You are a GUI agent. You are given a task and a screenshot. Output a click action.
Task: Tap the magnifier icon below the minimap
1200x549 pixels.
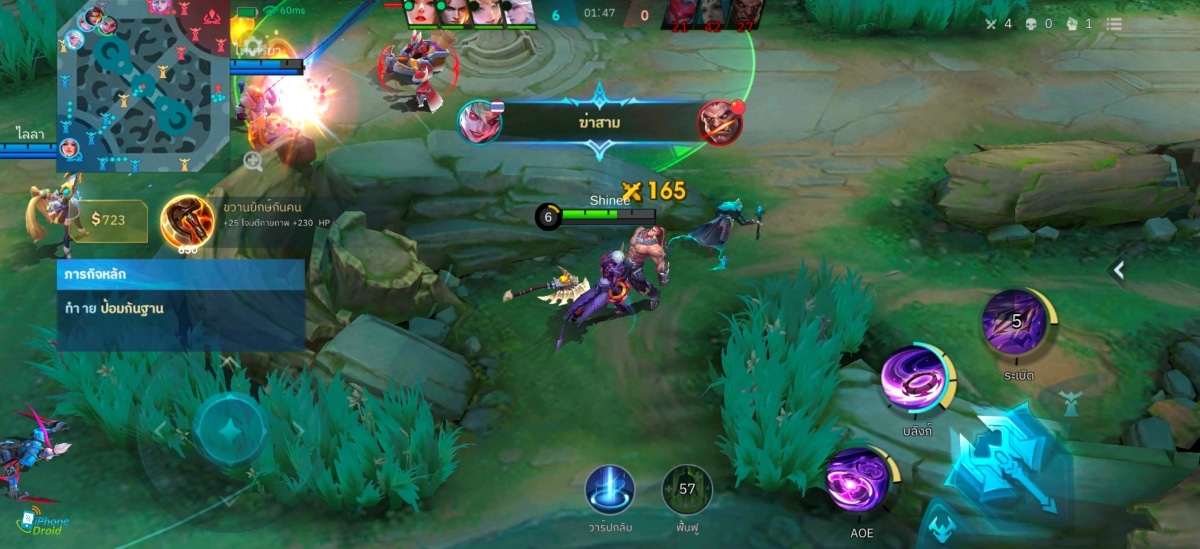pyautogui.click(x=253, y=161)
